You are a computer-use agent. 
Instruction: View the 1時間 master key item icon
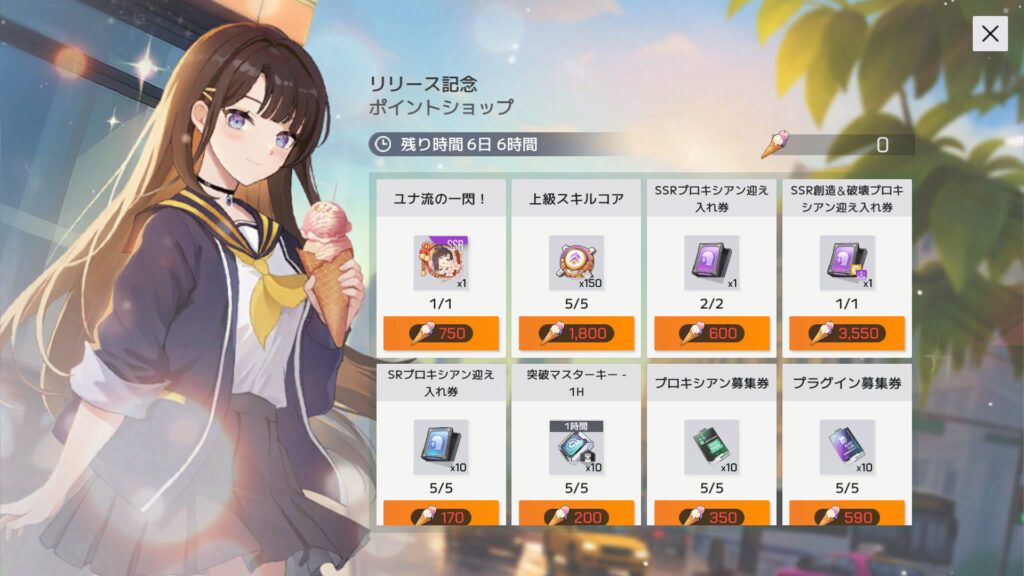click(575, 447)
